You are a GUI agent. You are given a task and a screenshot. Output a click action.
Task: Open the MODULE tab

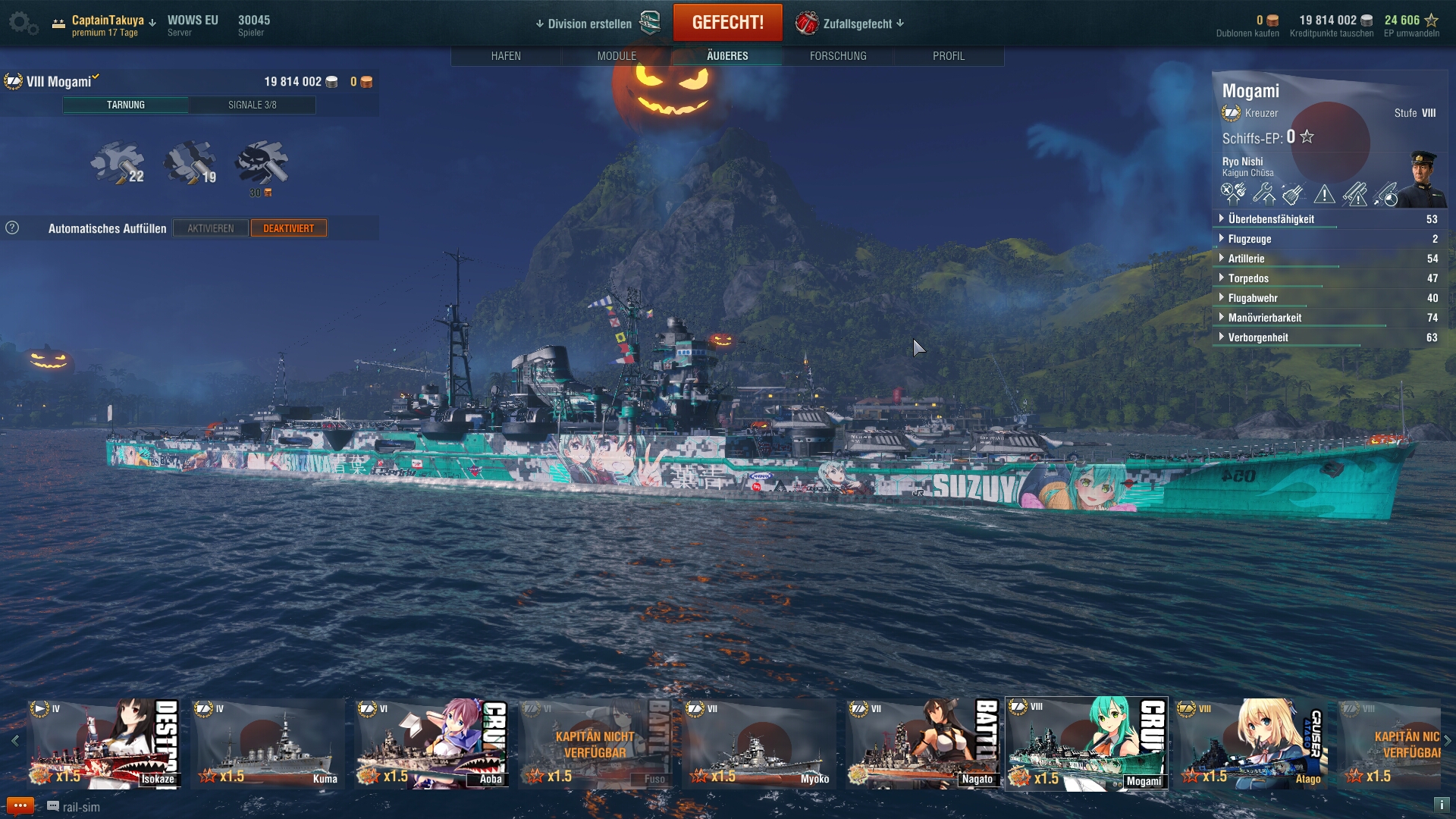click(x=617, y=56)
